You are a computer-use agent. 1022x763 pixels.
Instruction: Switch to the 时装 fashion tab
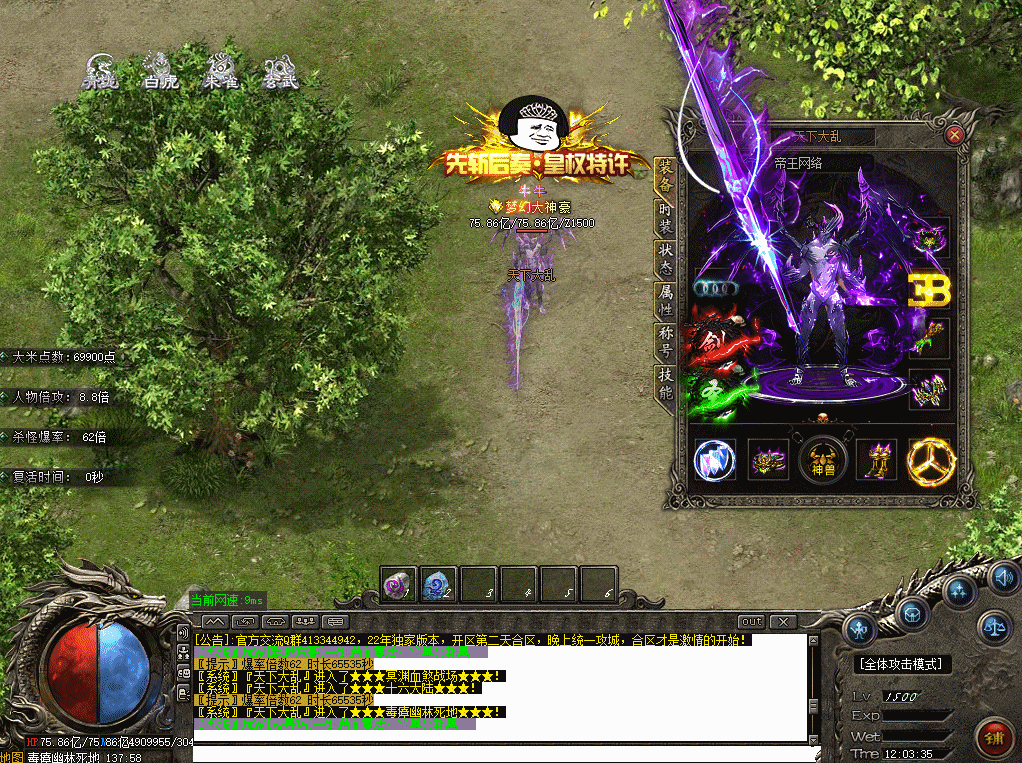pos(665,218)
